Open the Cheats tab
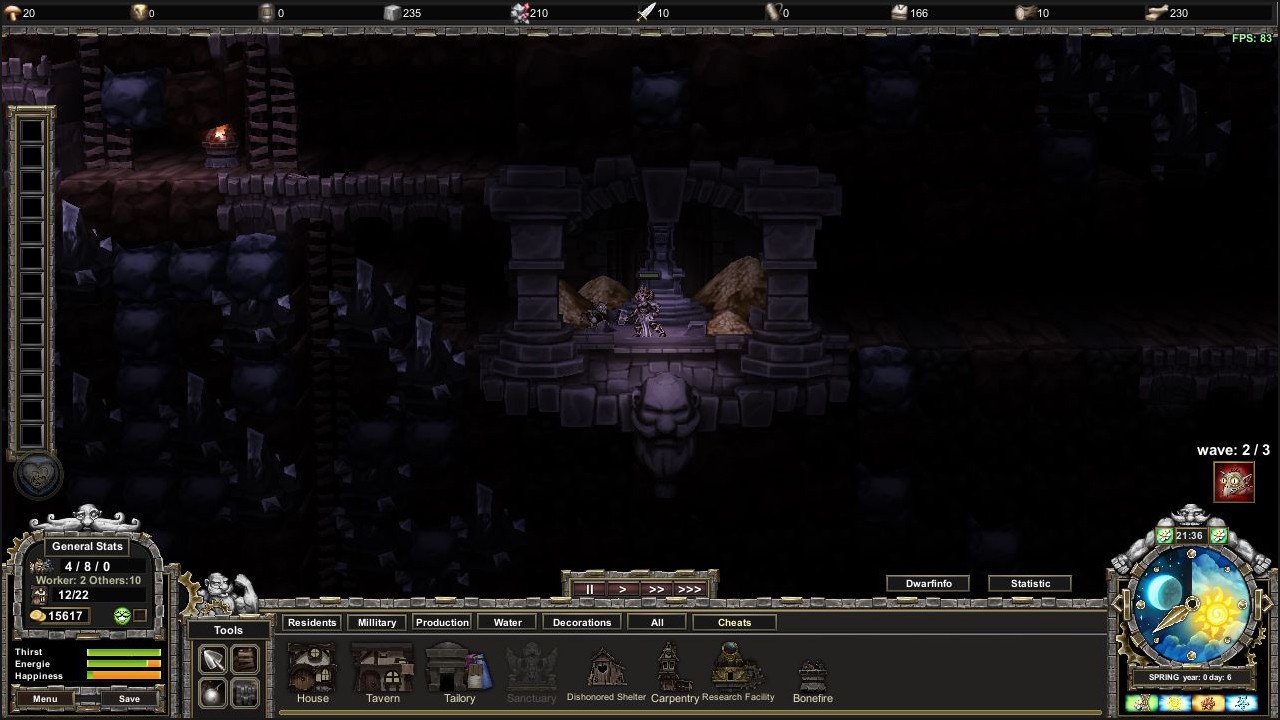 (734, 621)
